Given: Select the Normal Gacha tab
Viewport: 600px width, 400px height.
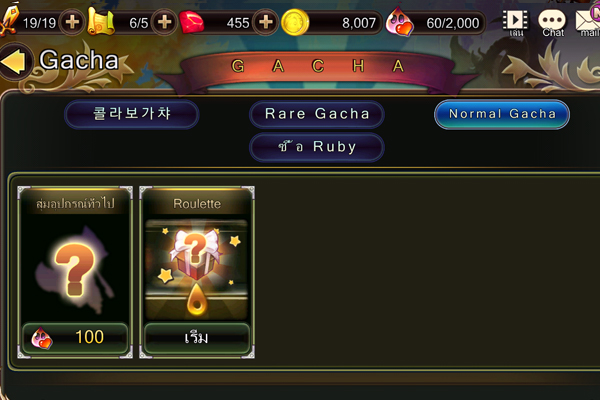Looking at the screenshot, I should (502, 114).
